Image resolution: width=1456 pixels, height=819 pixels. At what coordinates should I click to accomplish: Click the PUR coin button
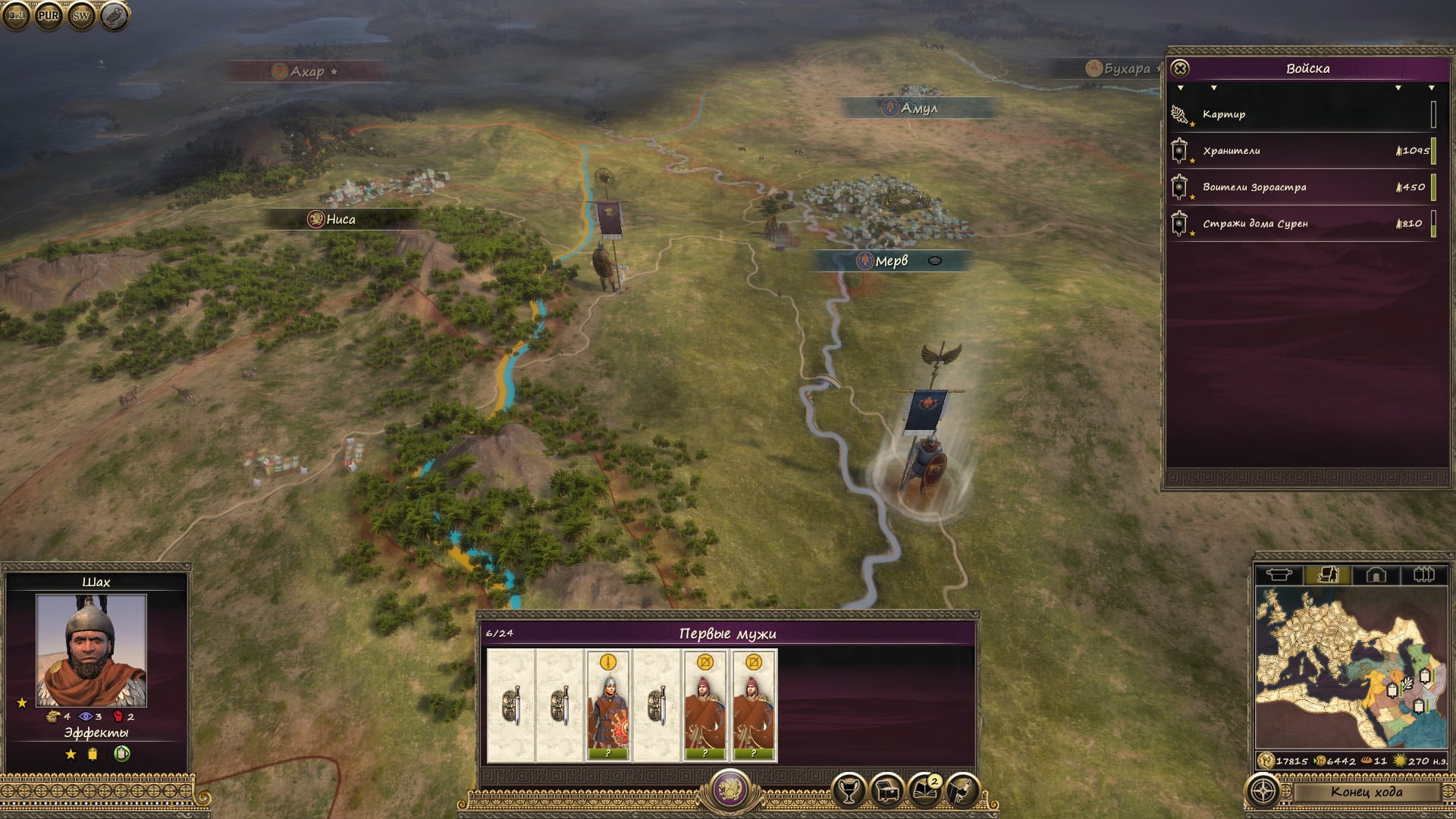pos(49,15)
